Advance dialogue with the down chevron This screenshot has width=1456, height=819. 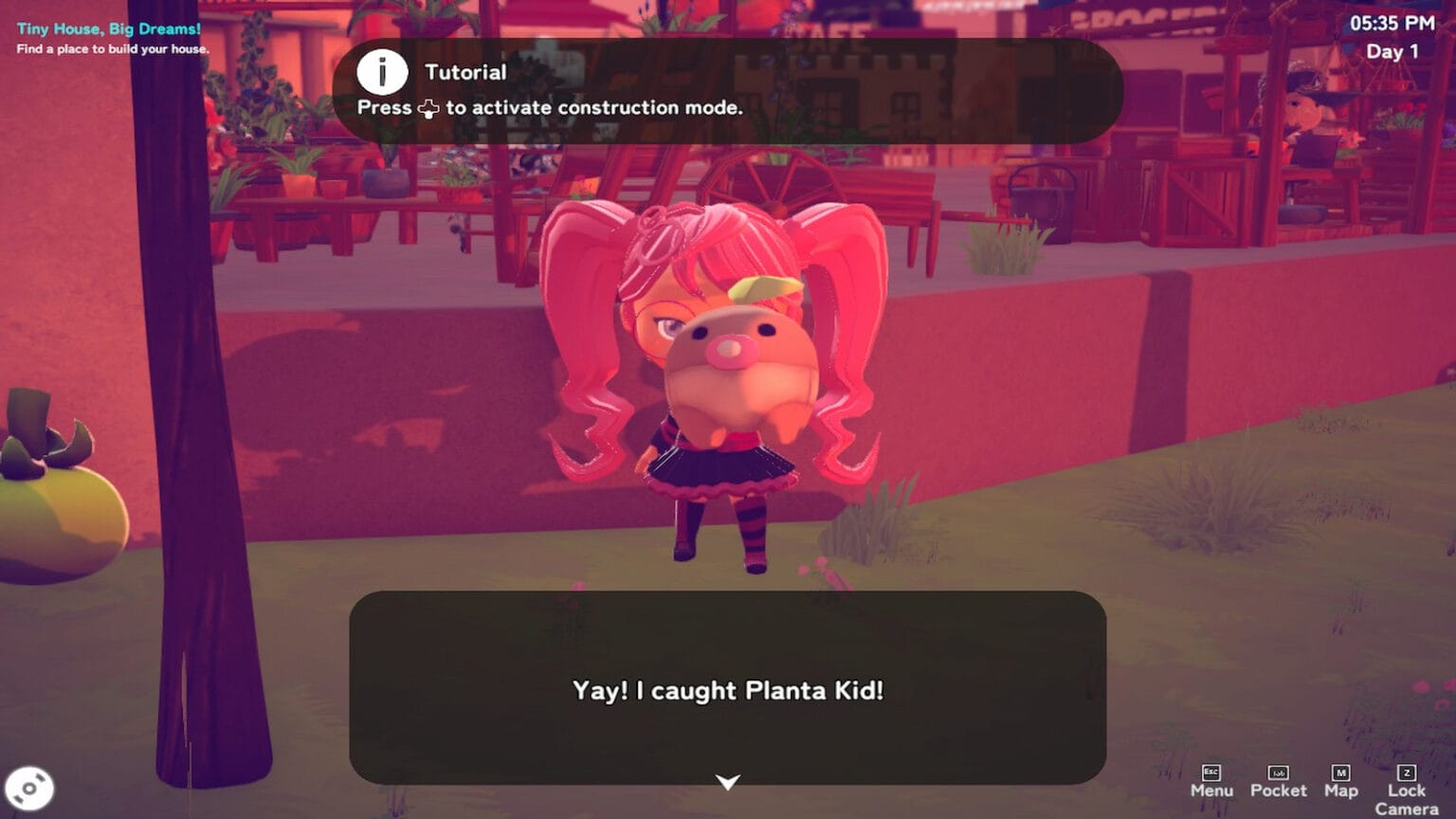(727, 783)
